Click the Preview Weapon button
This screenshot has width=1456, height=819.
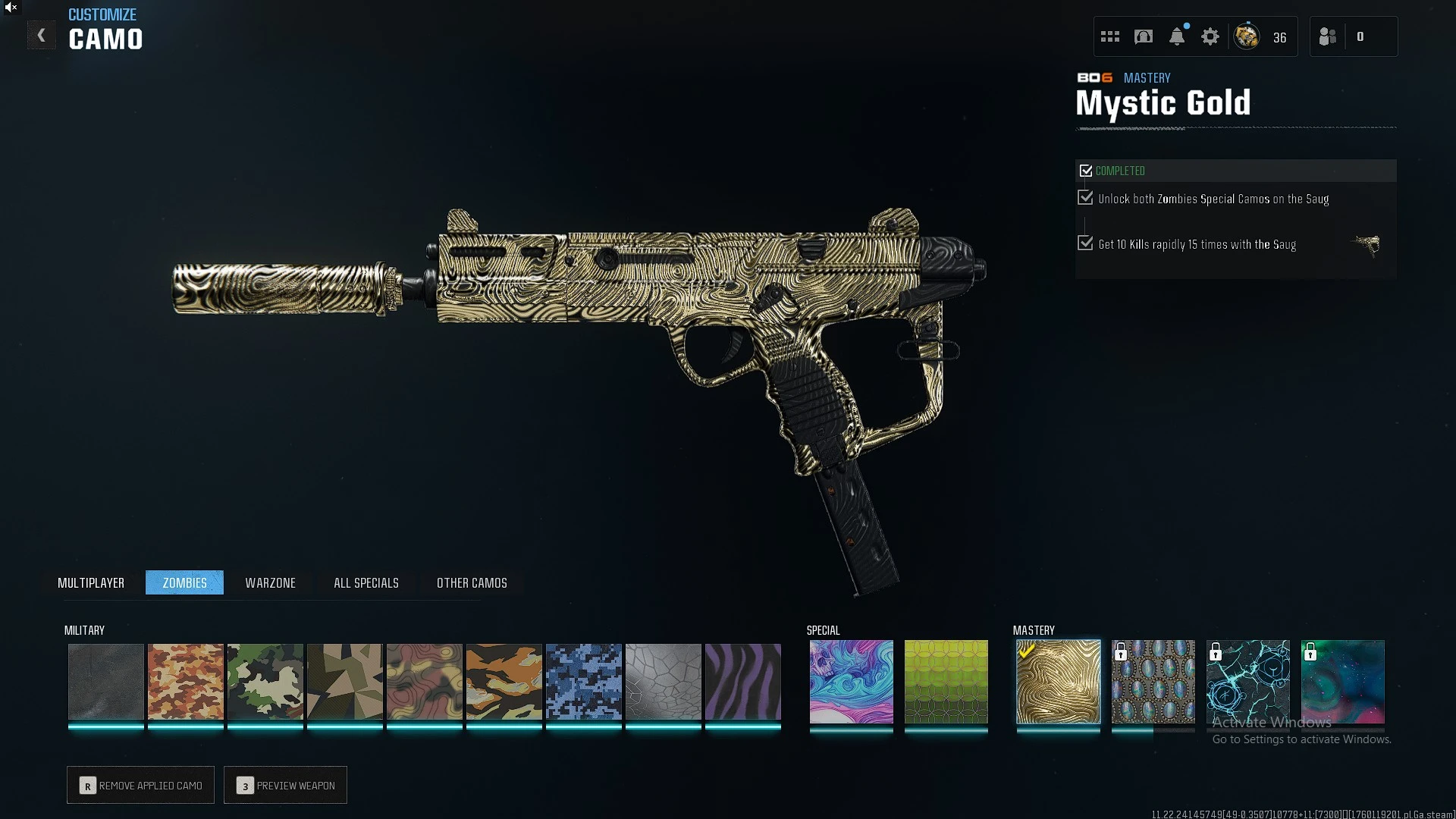(286, 785)
